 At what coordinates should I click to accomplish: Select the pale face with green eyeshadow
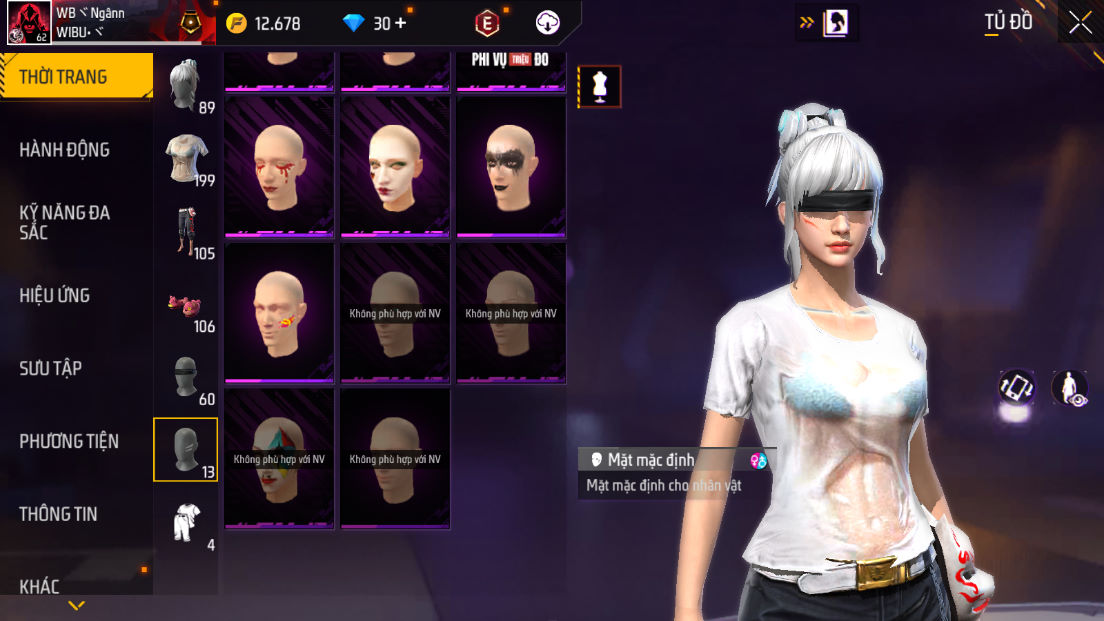click(395, 166)
